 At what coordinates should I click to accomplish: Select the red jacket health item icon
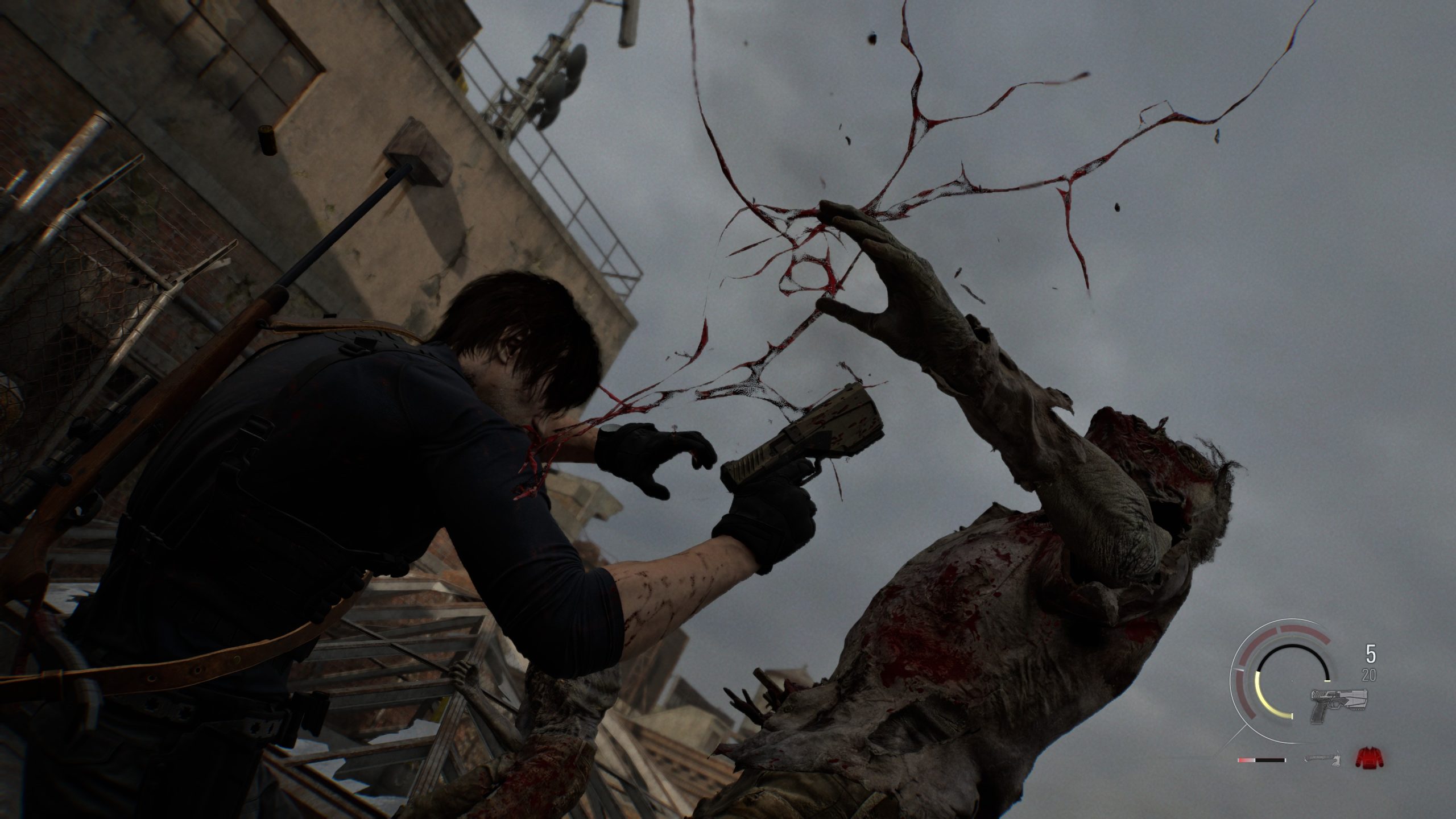pos(1368,759)
